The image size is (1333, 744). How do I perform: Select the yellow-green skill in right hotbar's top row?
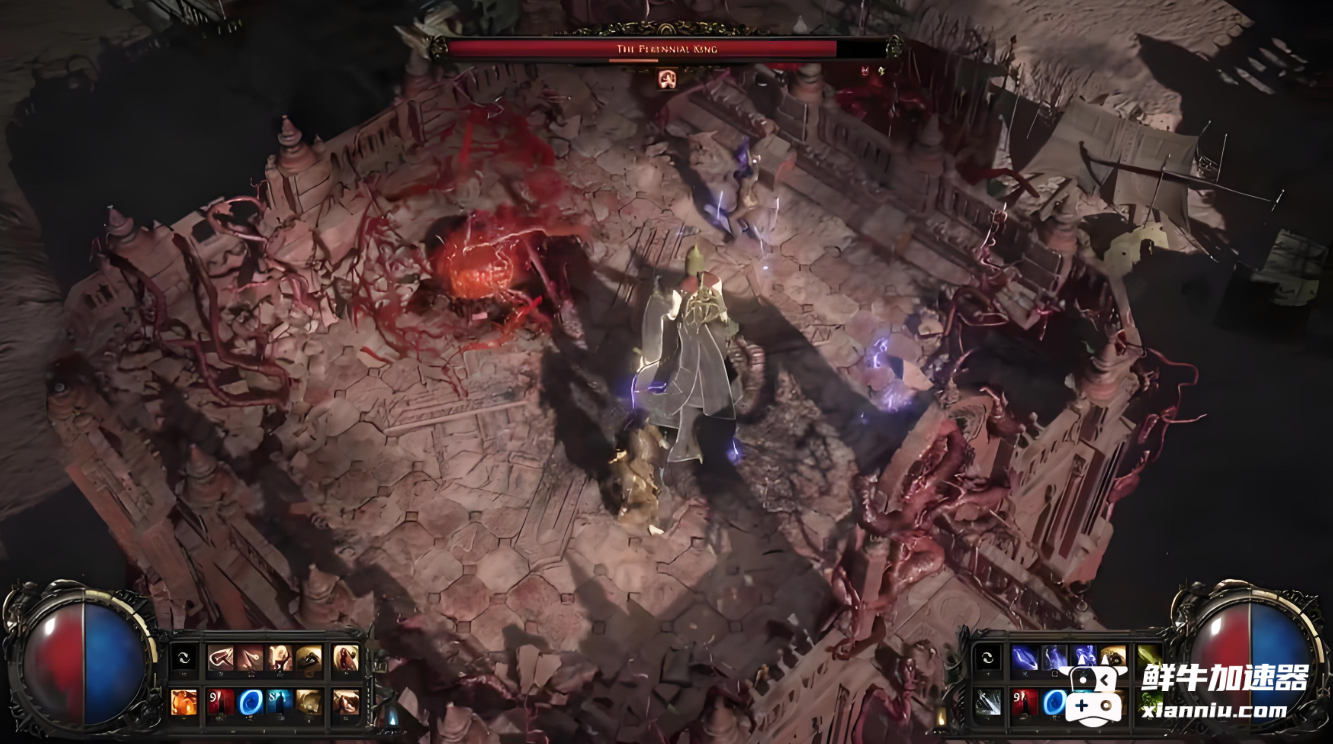1149,658
